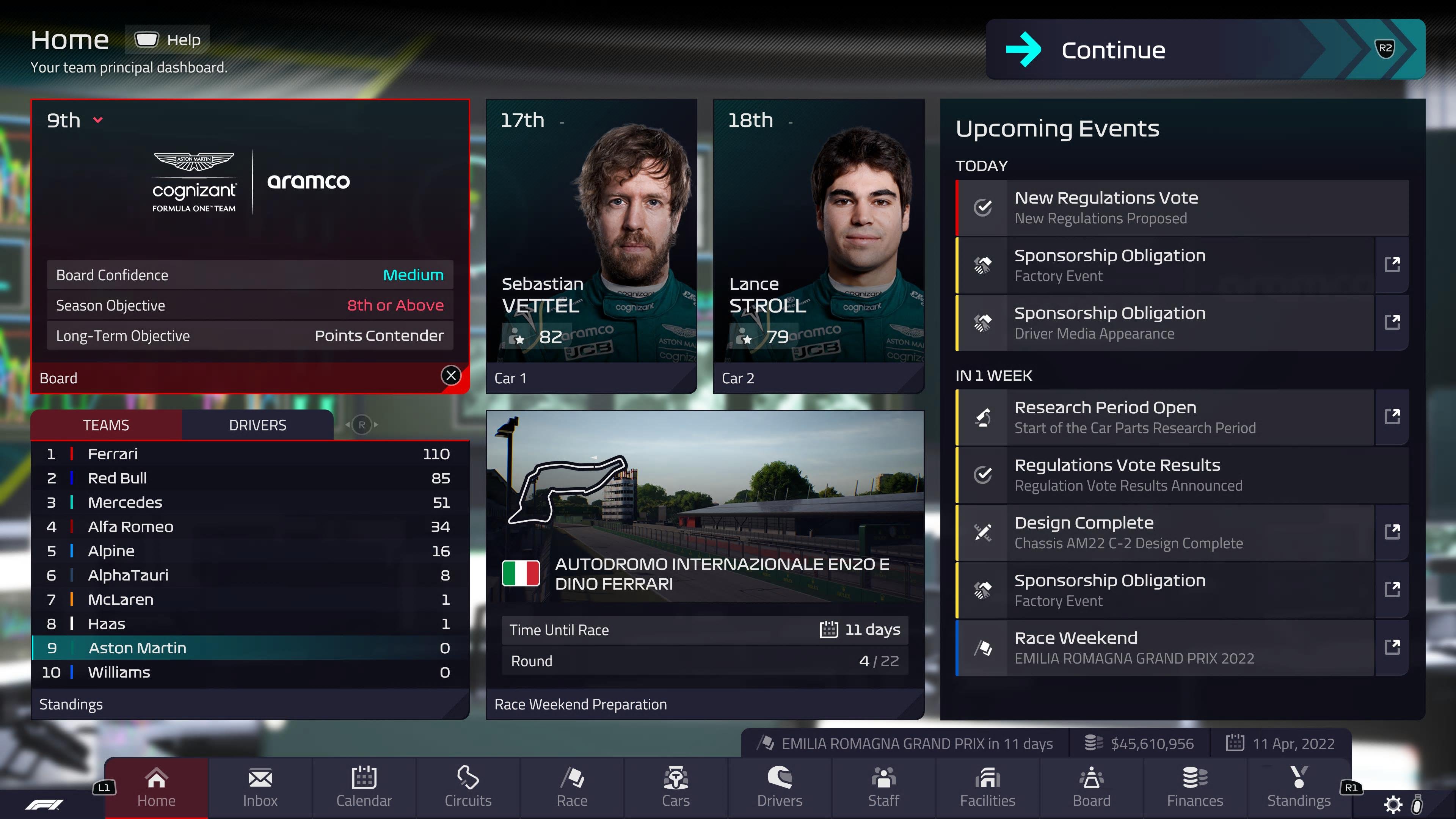The width and height of the screenshot is (1456, 819).
Task: Open the Finances screen
Action: pyautogui.click(x=1195, y=788)
